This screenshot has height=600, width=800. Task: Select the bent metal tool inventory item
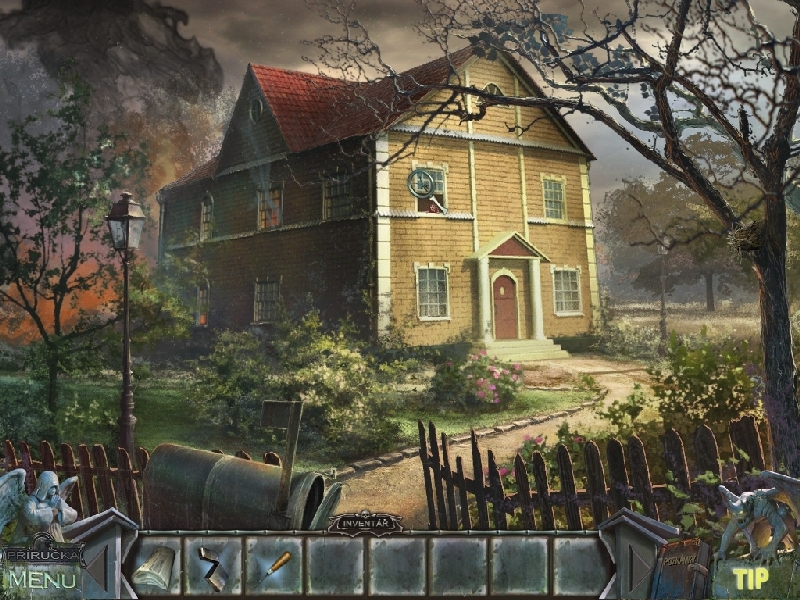(x=213, y=565)
